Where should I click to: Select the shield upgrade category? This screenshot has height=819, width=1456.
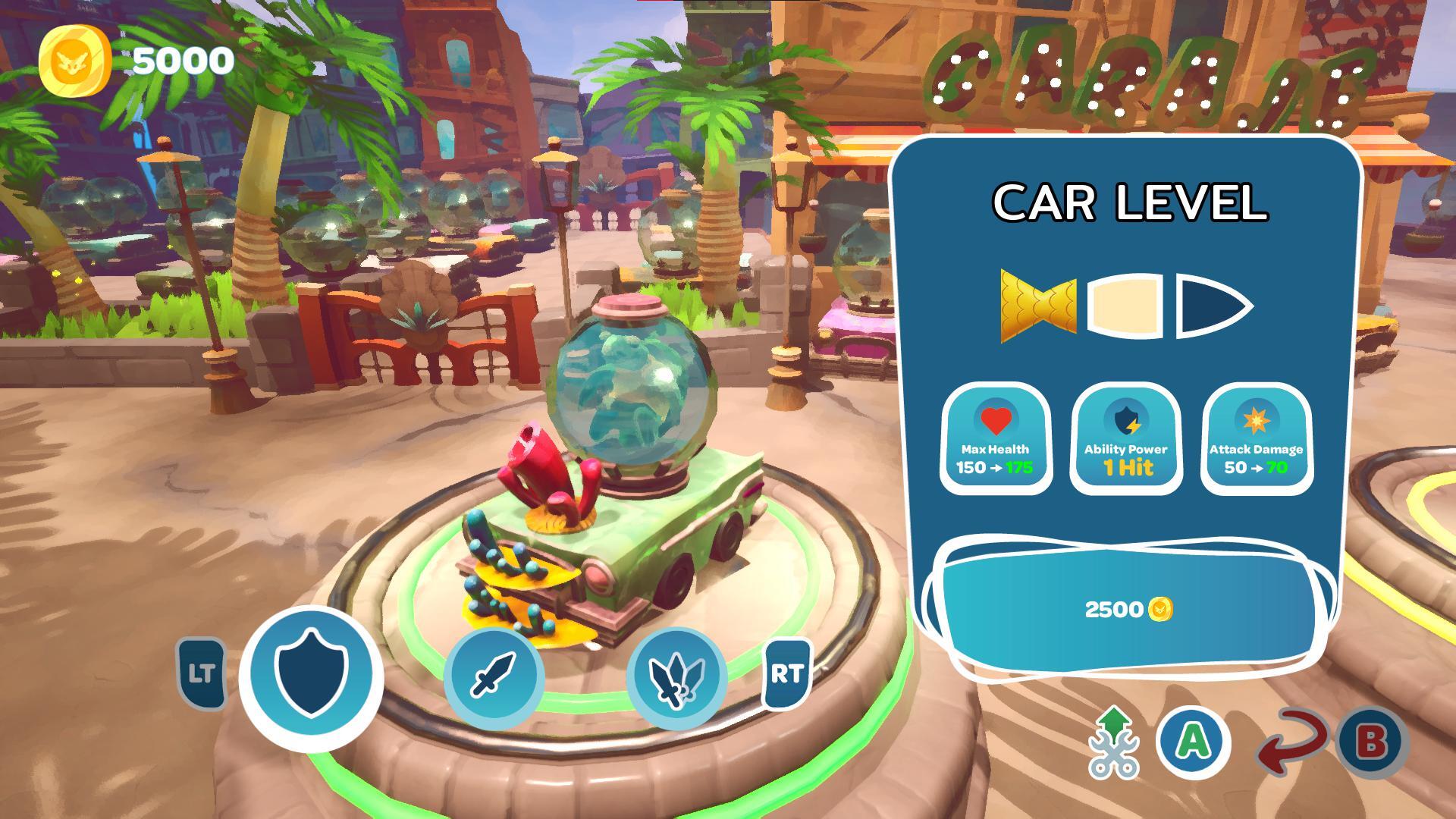(310, 677)
